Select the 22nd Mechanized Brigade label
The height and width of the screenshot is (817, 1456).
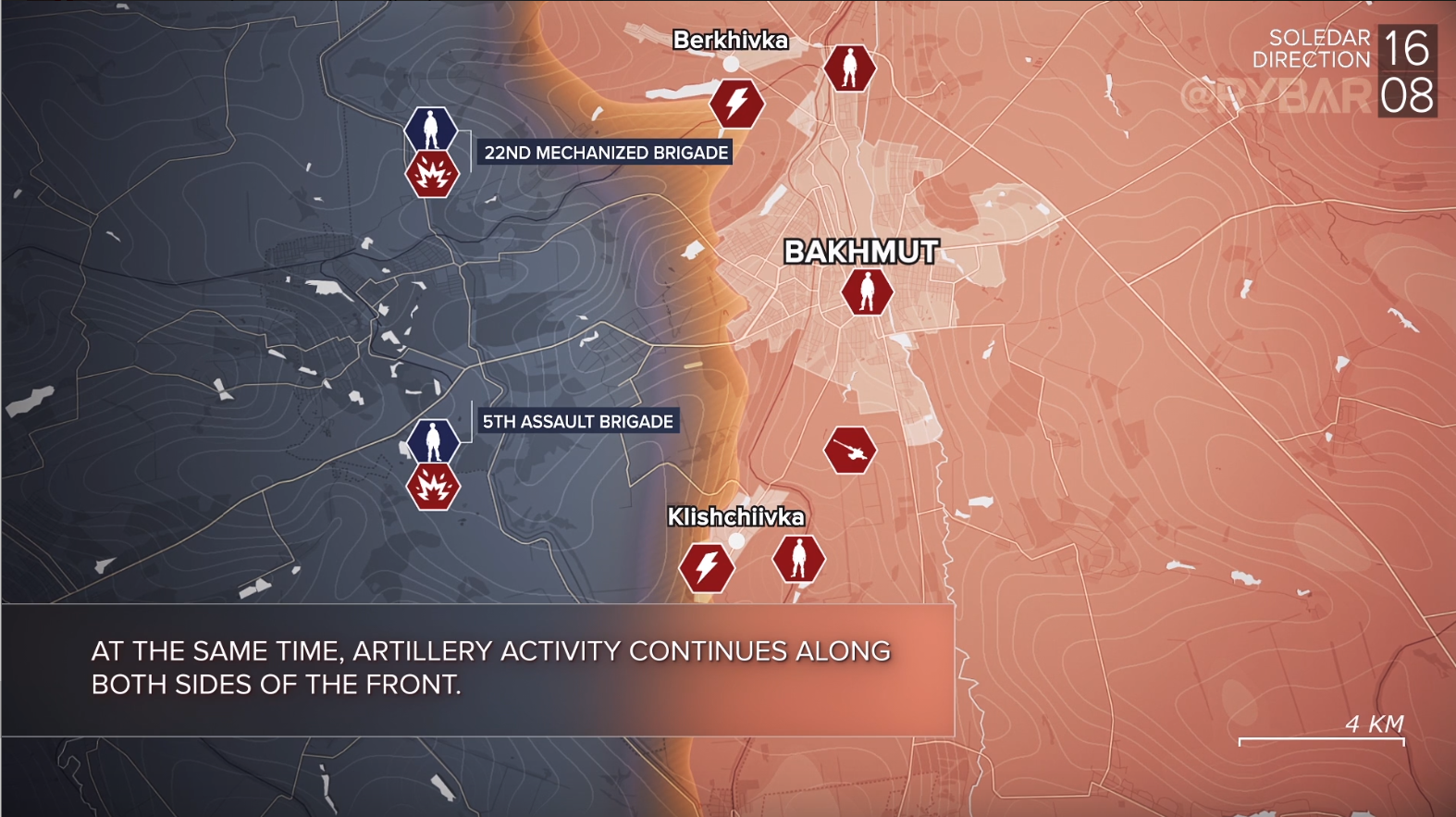tap(606, 153)
